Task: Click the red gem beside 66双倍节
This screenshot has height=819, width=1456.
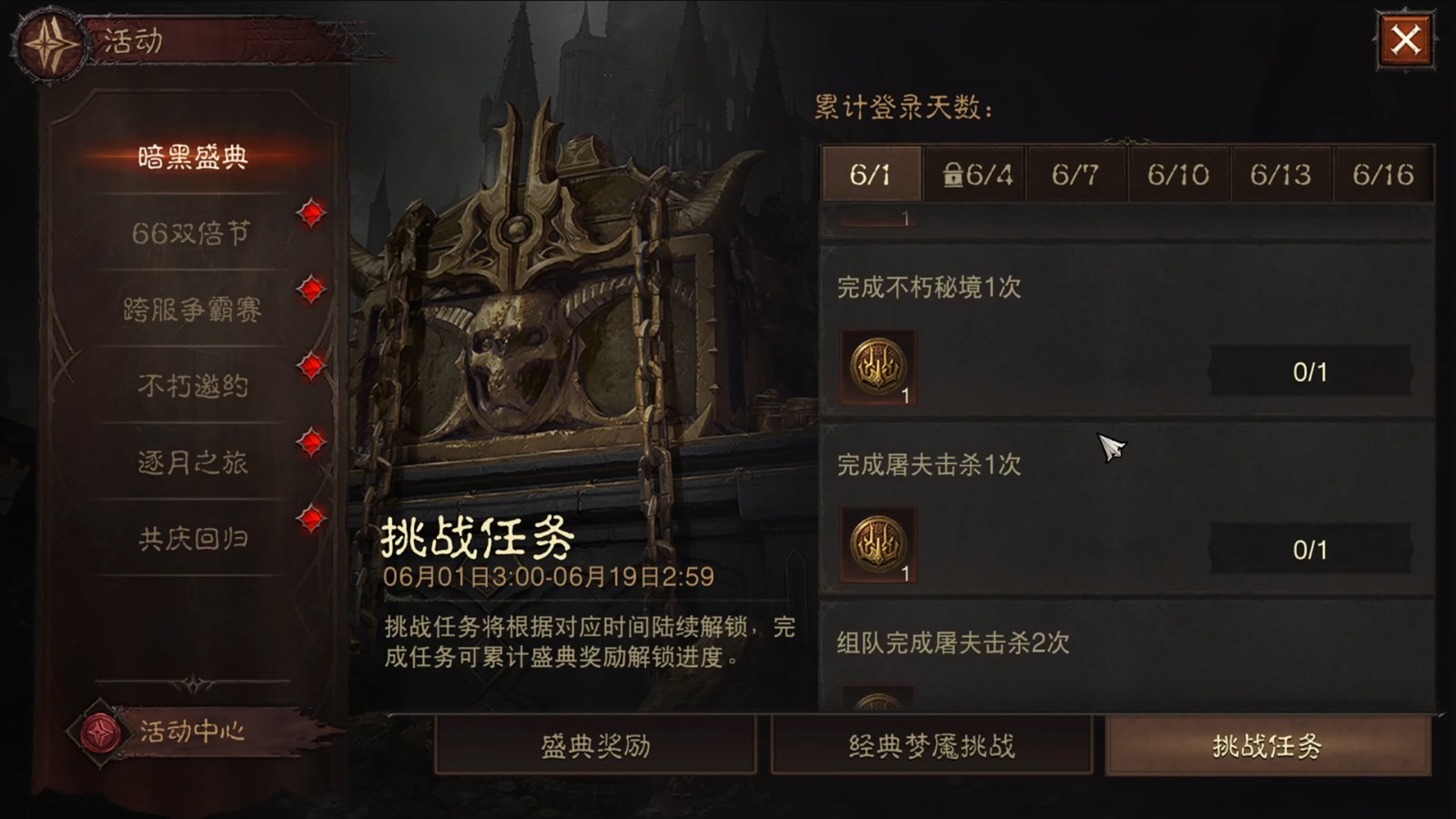Action: click(x=311, y=216)
